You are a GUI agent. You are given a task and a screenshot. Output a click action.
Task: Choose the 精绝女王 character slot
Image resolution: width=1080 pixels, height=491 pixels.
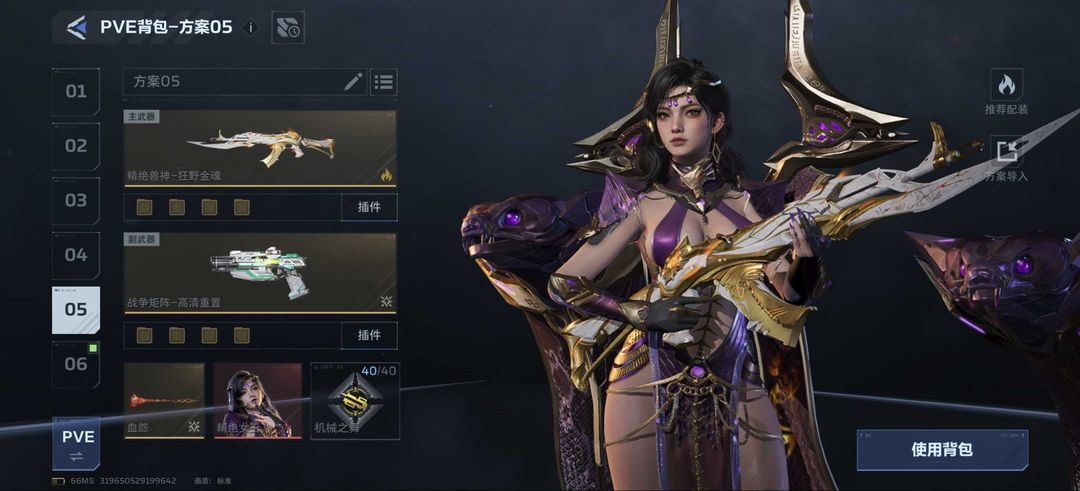[x=257, y=400]
